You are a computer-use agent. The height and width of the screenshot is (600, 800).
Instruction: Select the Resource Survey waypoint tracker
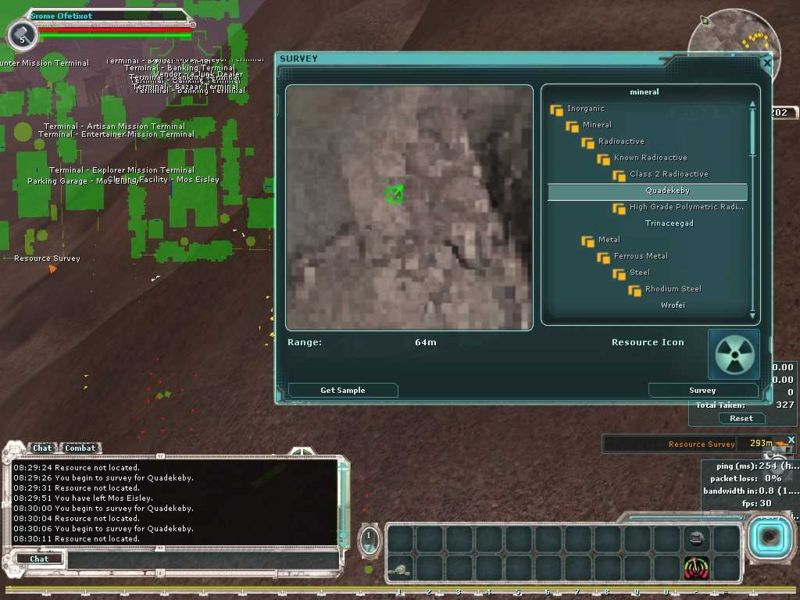click(700, 443)
